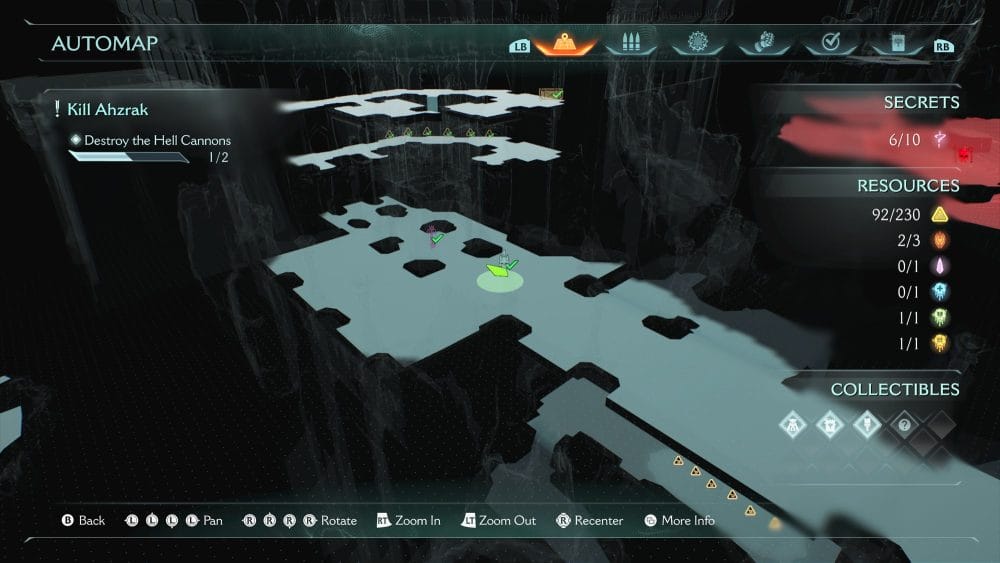Choose the Zoom In map control
The width and height of the screenshot is (1000, 563).
409,520
